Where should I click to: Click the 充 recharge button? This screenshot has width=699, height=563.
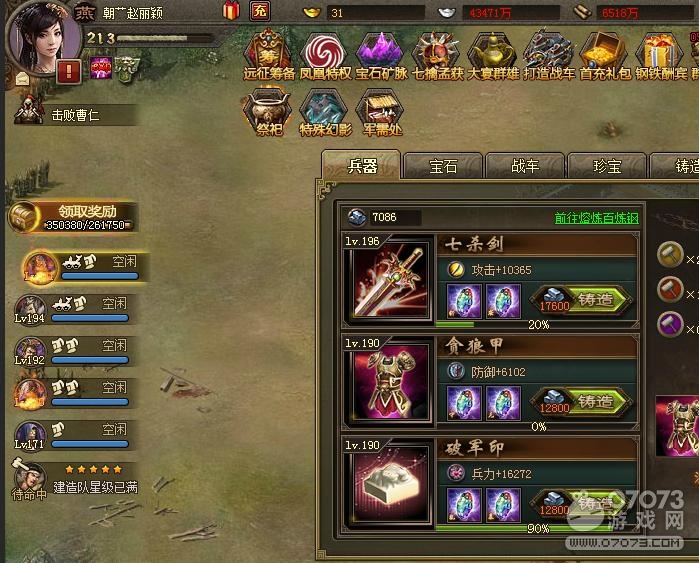click(260, 12)
